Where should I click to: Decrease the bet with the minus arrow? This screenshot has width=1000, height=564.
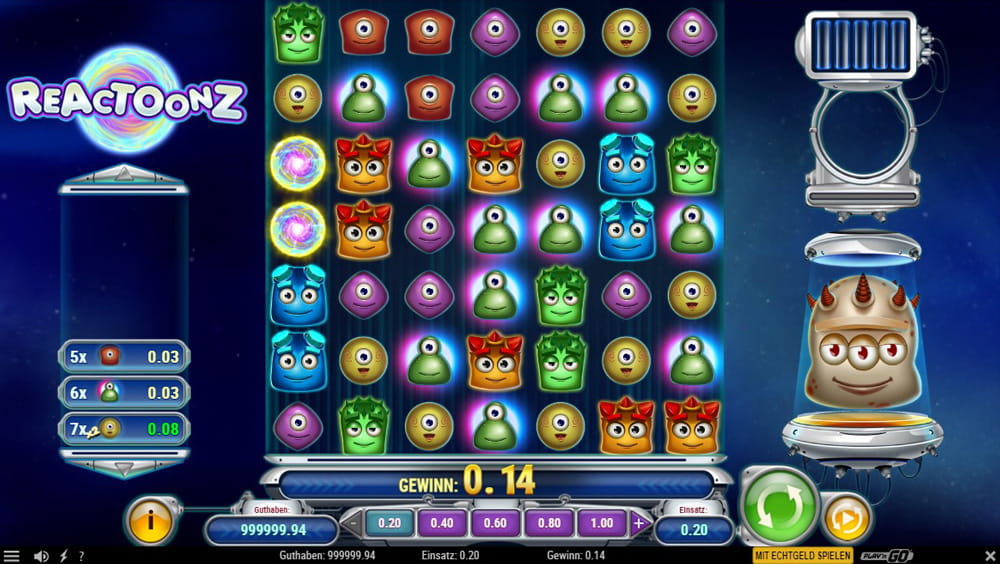point(351,522)
